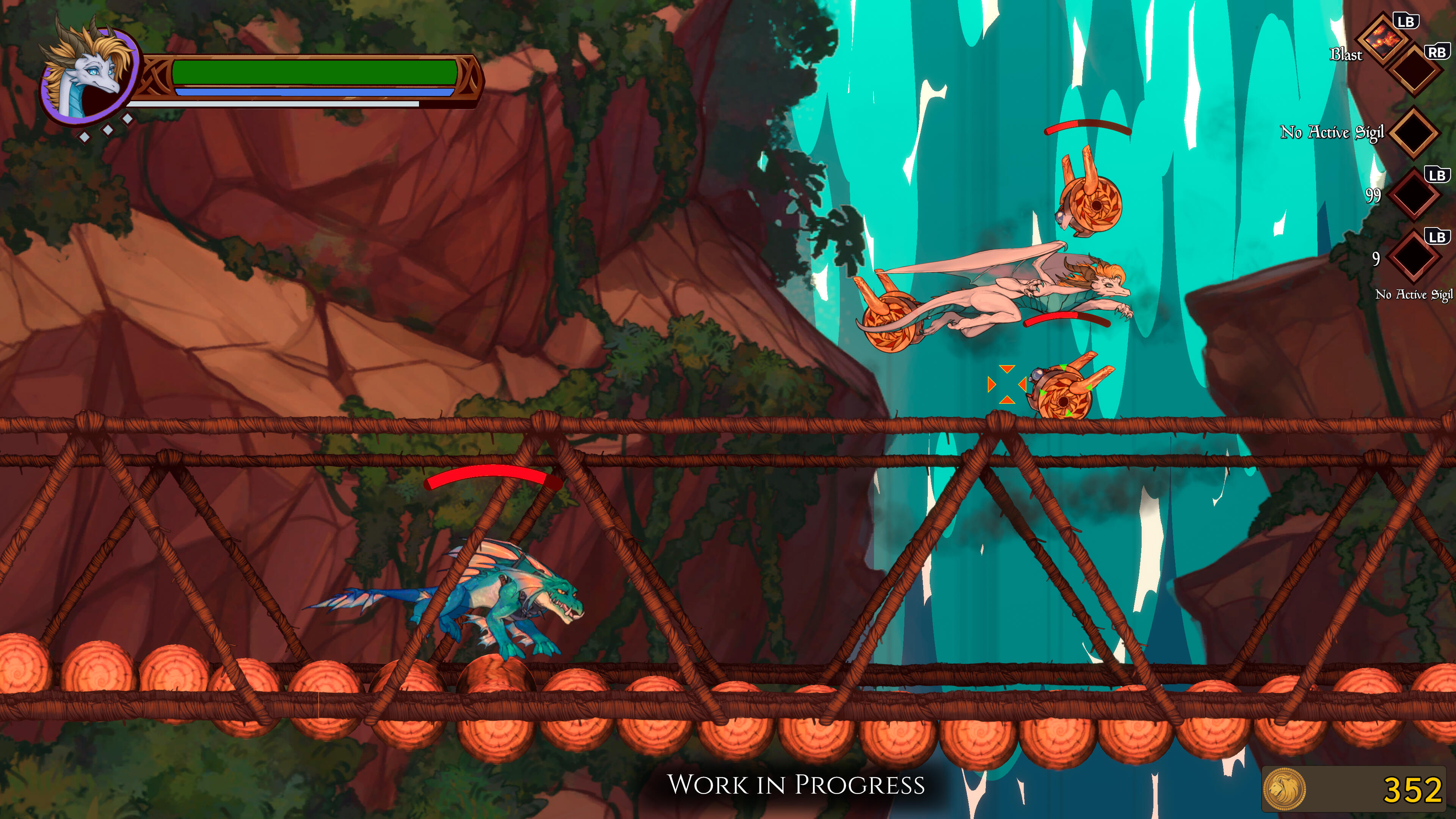
Task: Select the diamond slot counting 99
Action: (1414, 195)
